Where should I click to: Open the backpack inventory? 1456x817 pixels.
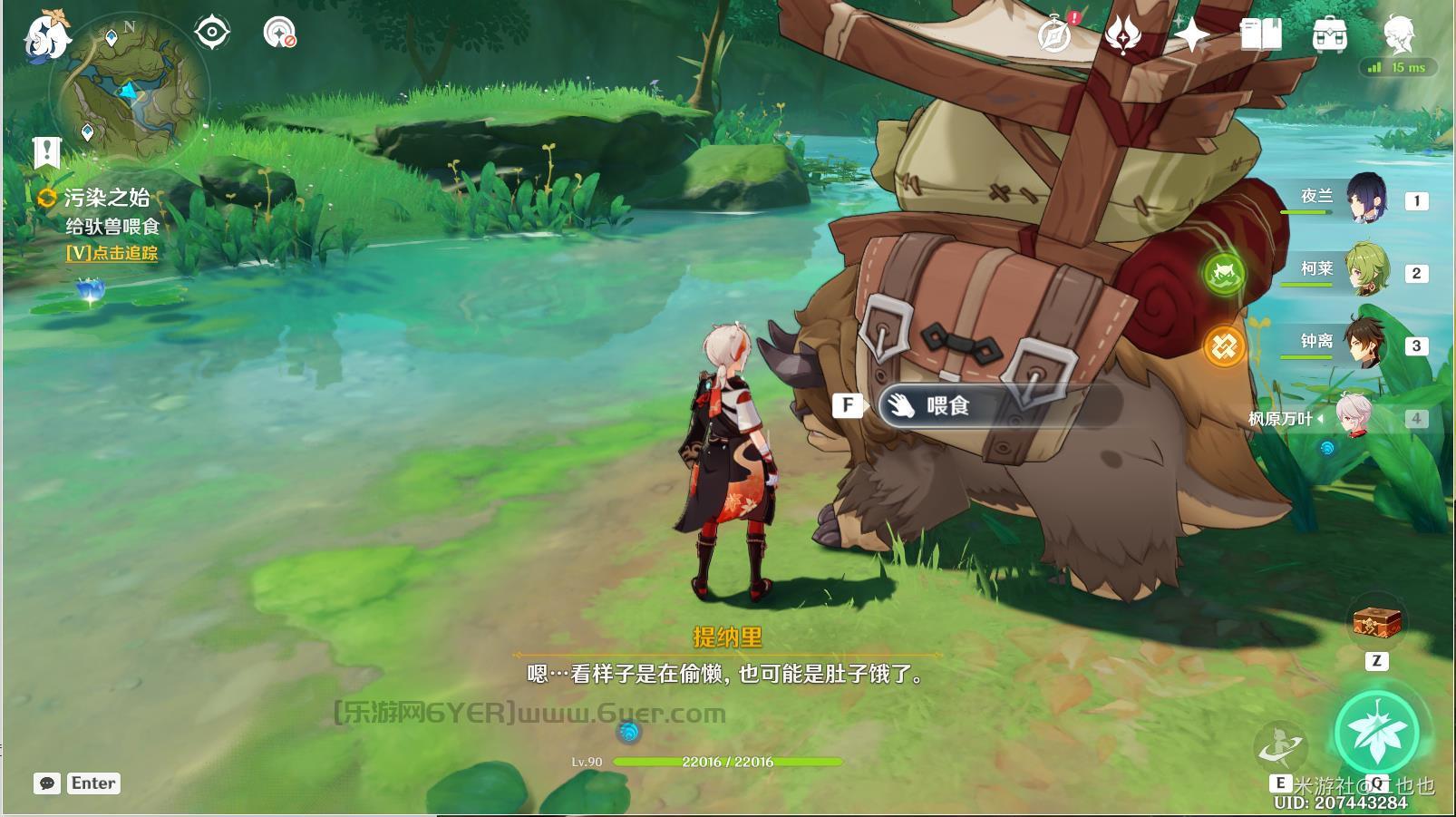click(1329, 35)
